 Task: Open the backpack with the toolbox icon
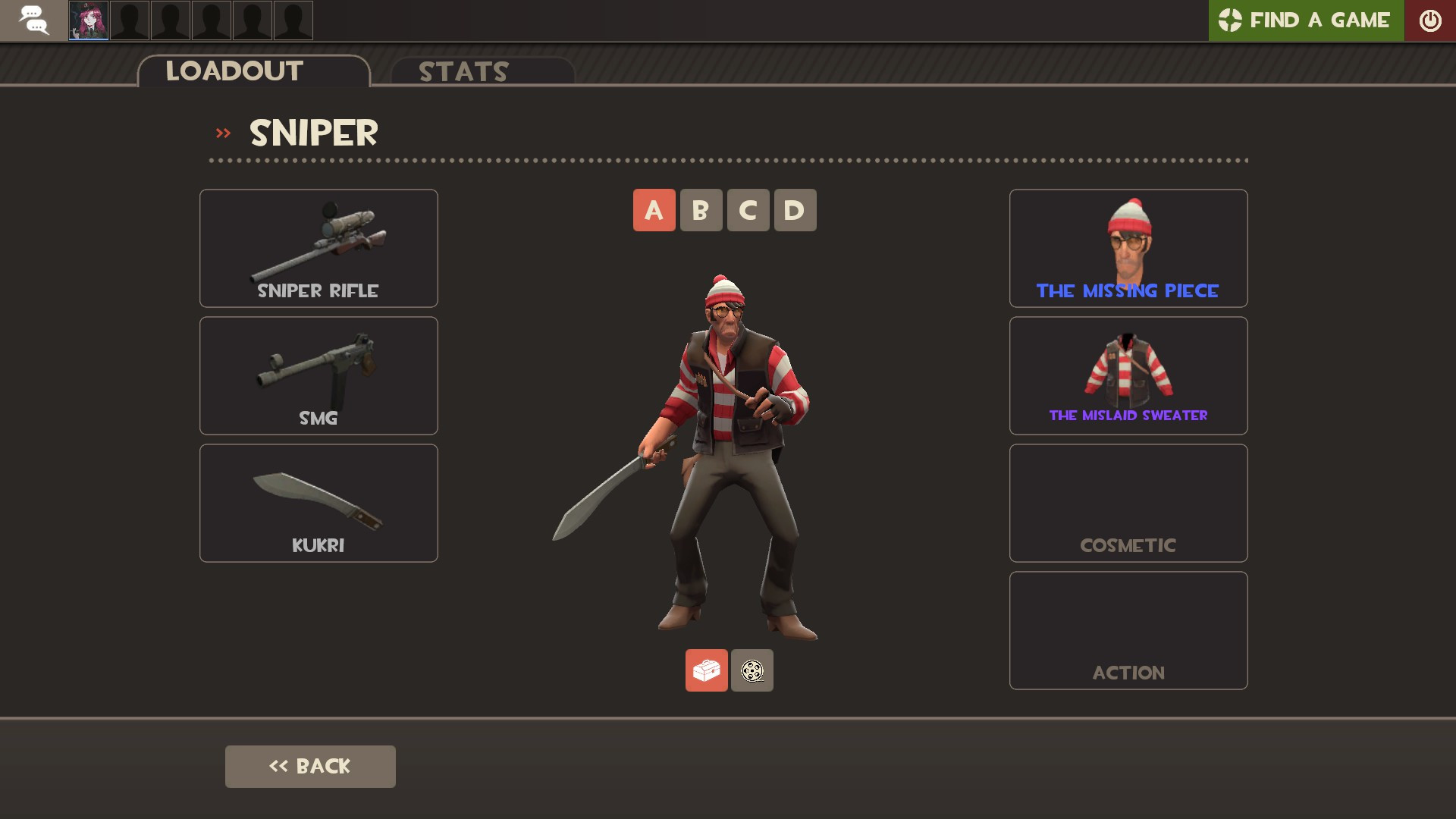[x=706, y=670]
